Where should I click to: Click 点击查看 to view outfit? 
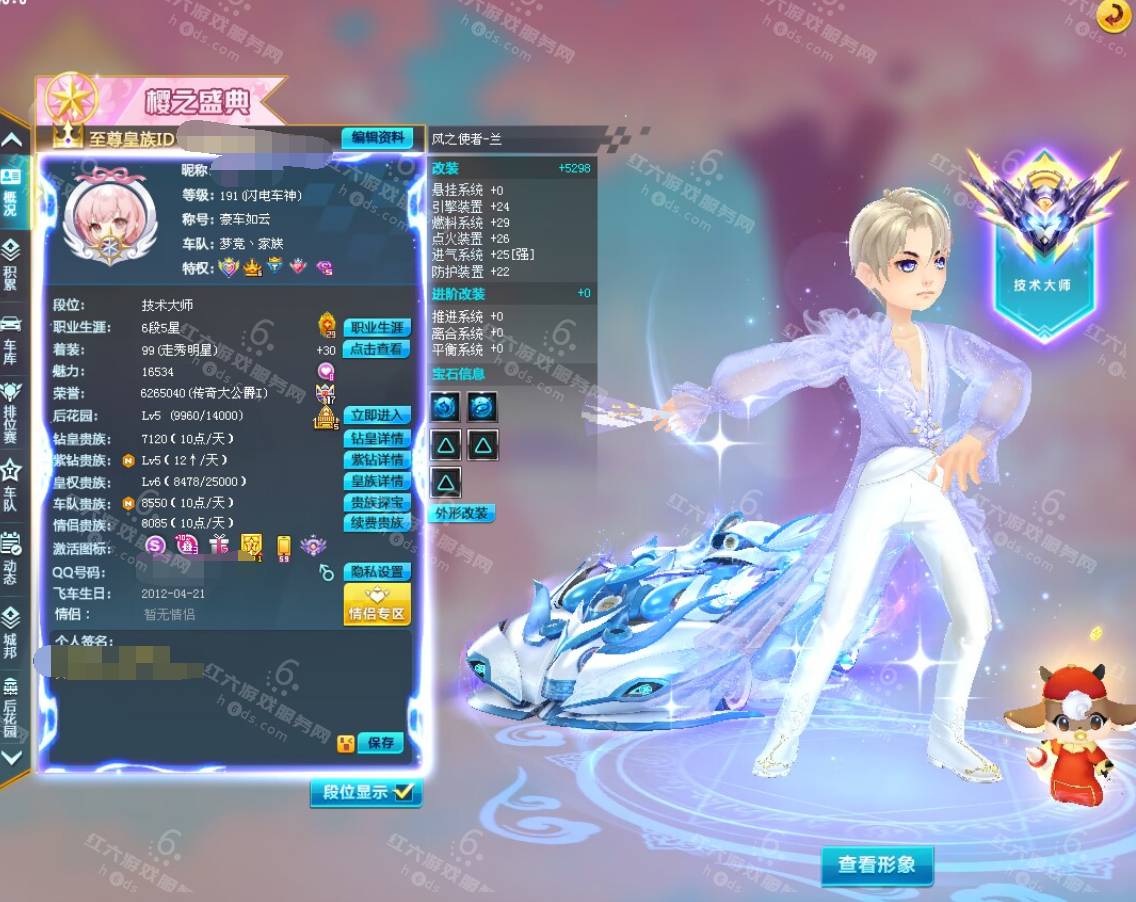[377, 349]
